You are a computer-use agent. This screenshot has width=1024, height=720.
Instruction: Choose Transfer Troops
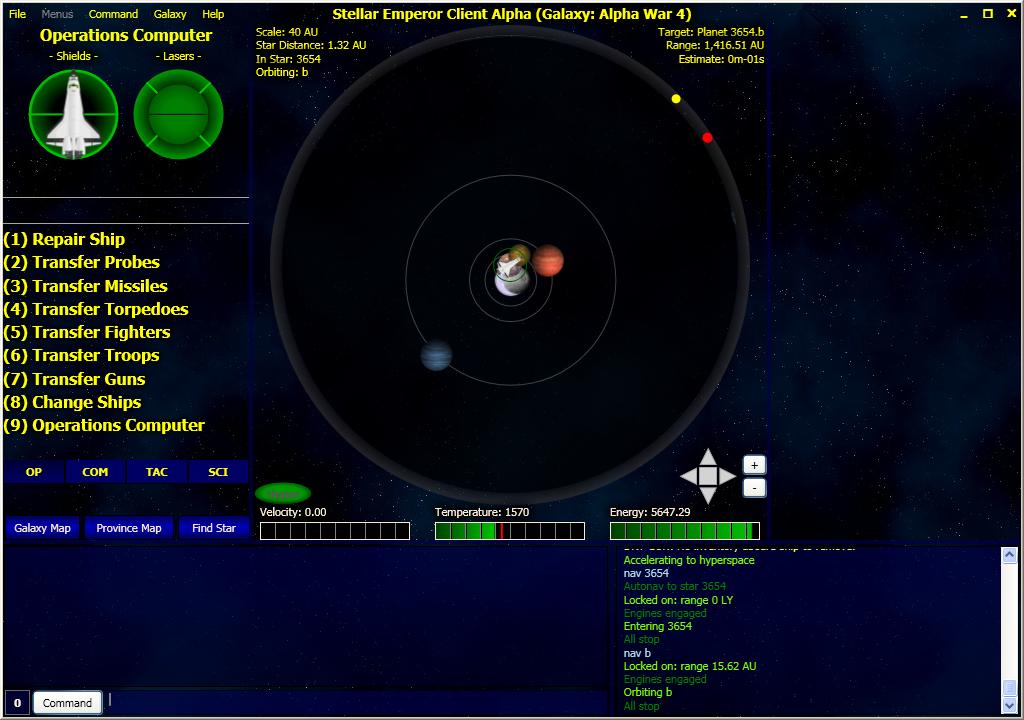82,355
